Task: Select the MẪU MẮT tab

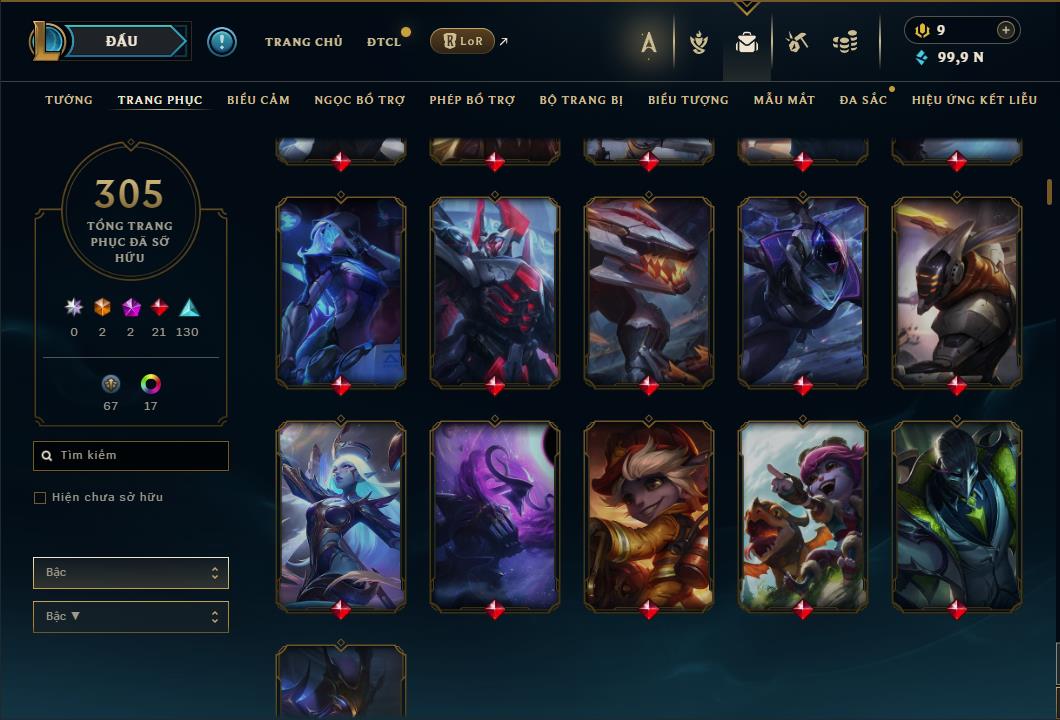Action: coord(784,100)
